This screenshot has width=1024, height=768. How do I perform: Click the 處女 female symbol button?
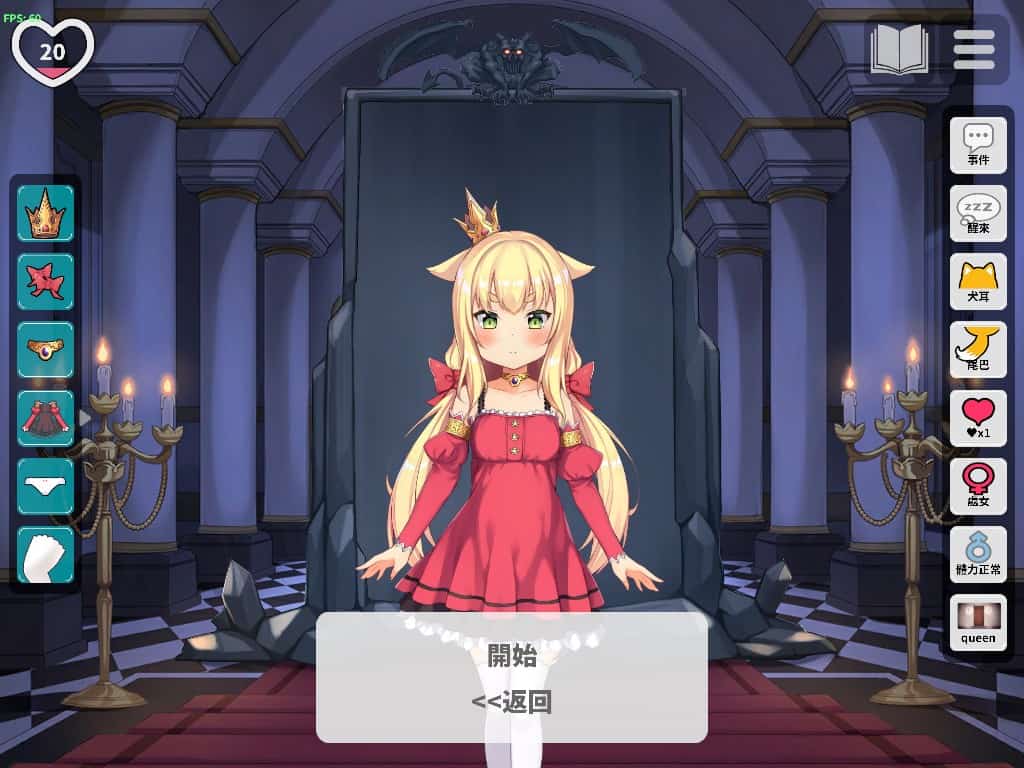pyautogui.click(x=977, y=486)
